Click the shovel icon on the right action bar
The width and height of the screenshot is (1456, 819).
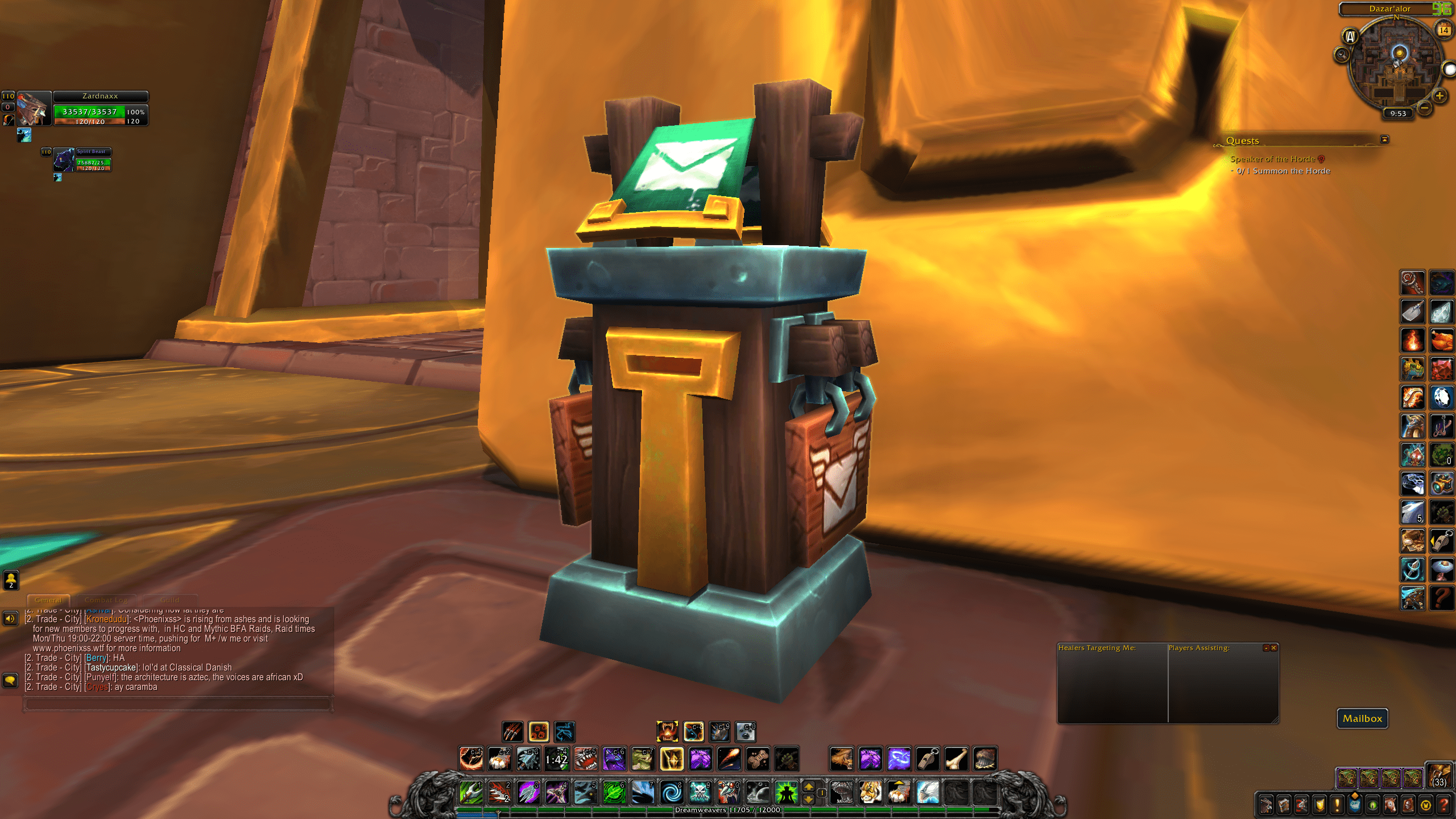pyautogui.click(x=1412, y=311)
